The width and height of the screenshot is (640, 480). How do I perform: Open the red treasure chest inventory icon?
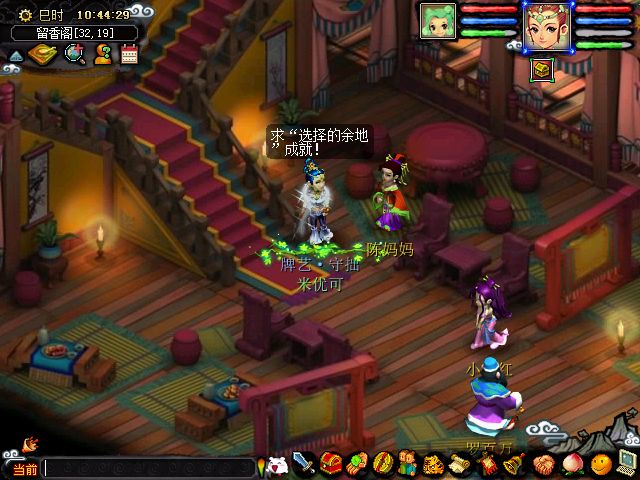(331, 465)
